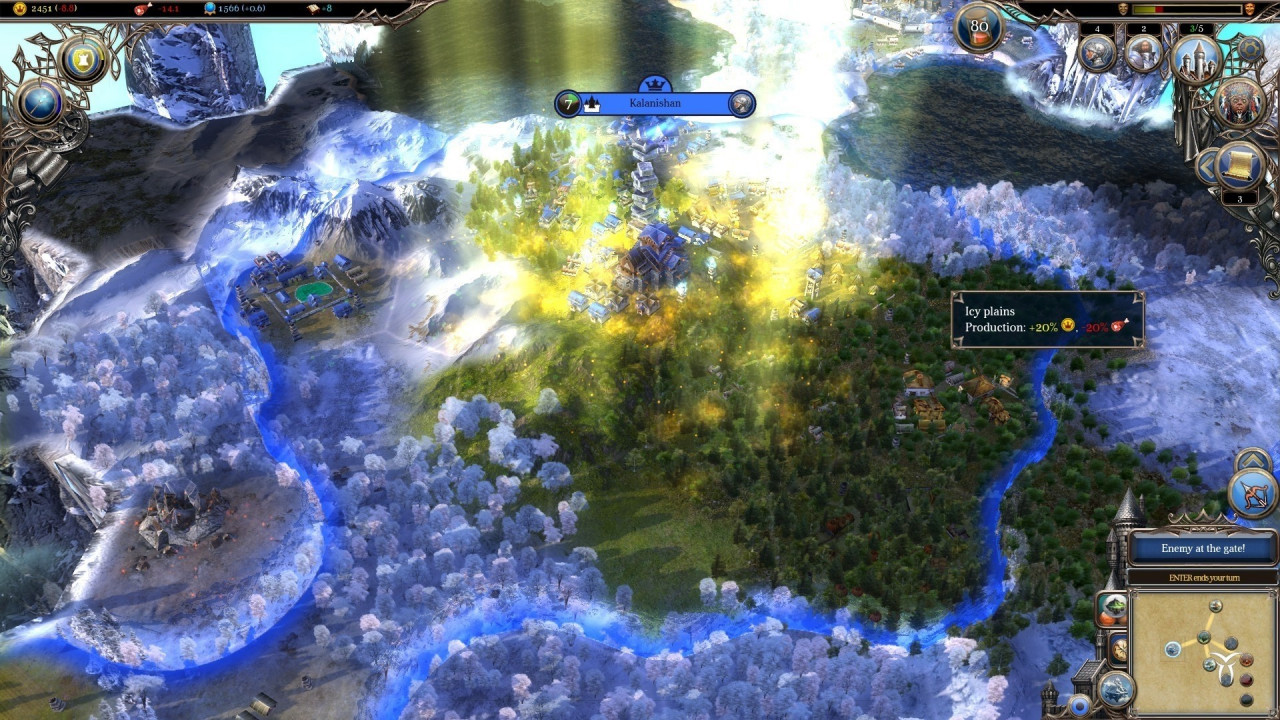The height and width of the screenshot is (720, 1280).
Task: Open the blue magic wand spellbook icon
Action: click(x=40, y=102)
